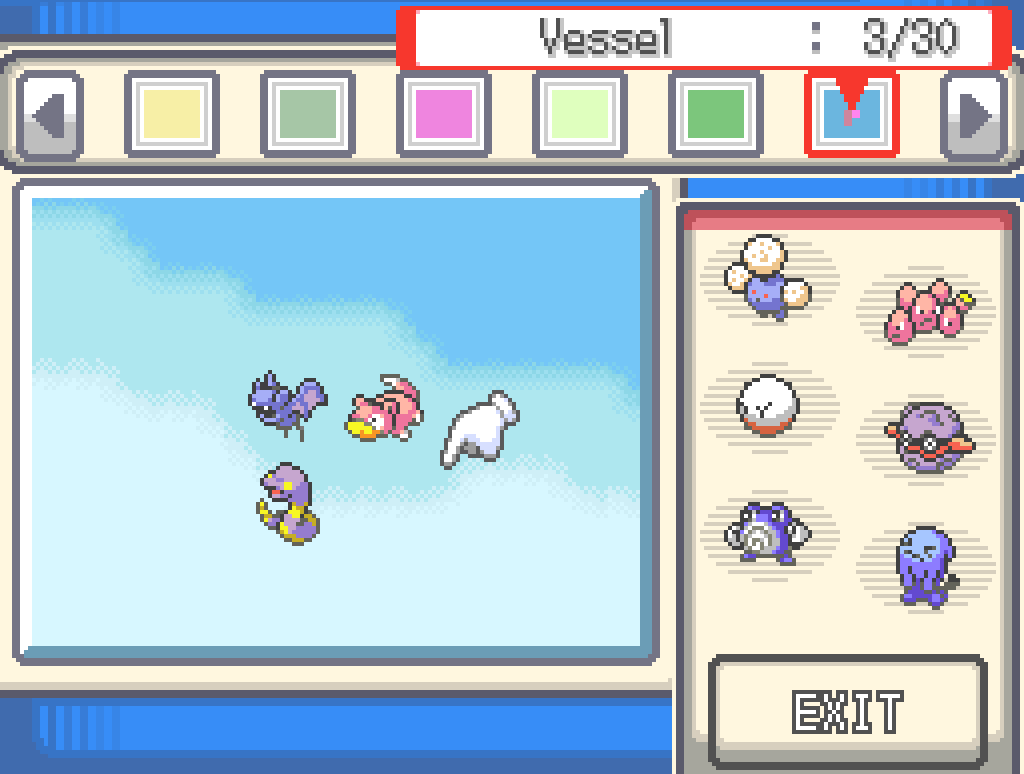Select the purple Ekans snake in the box
Viewport: 1024px width, 774px height.
tap(287, 502)
